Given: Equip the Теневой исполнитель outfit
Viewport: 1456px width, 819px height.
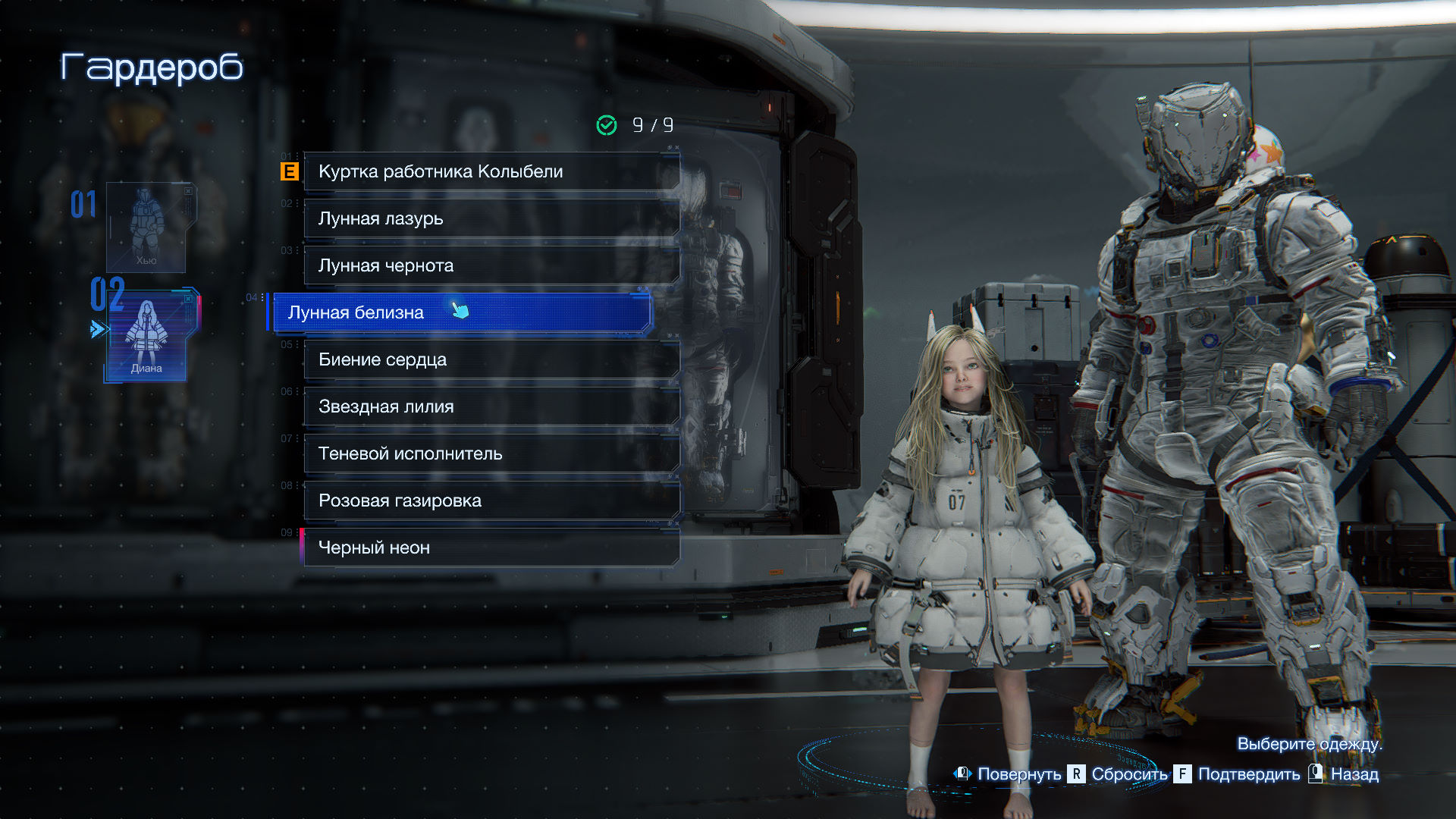Looking at the screenshot, I should [491, 454].
